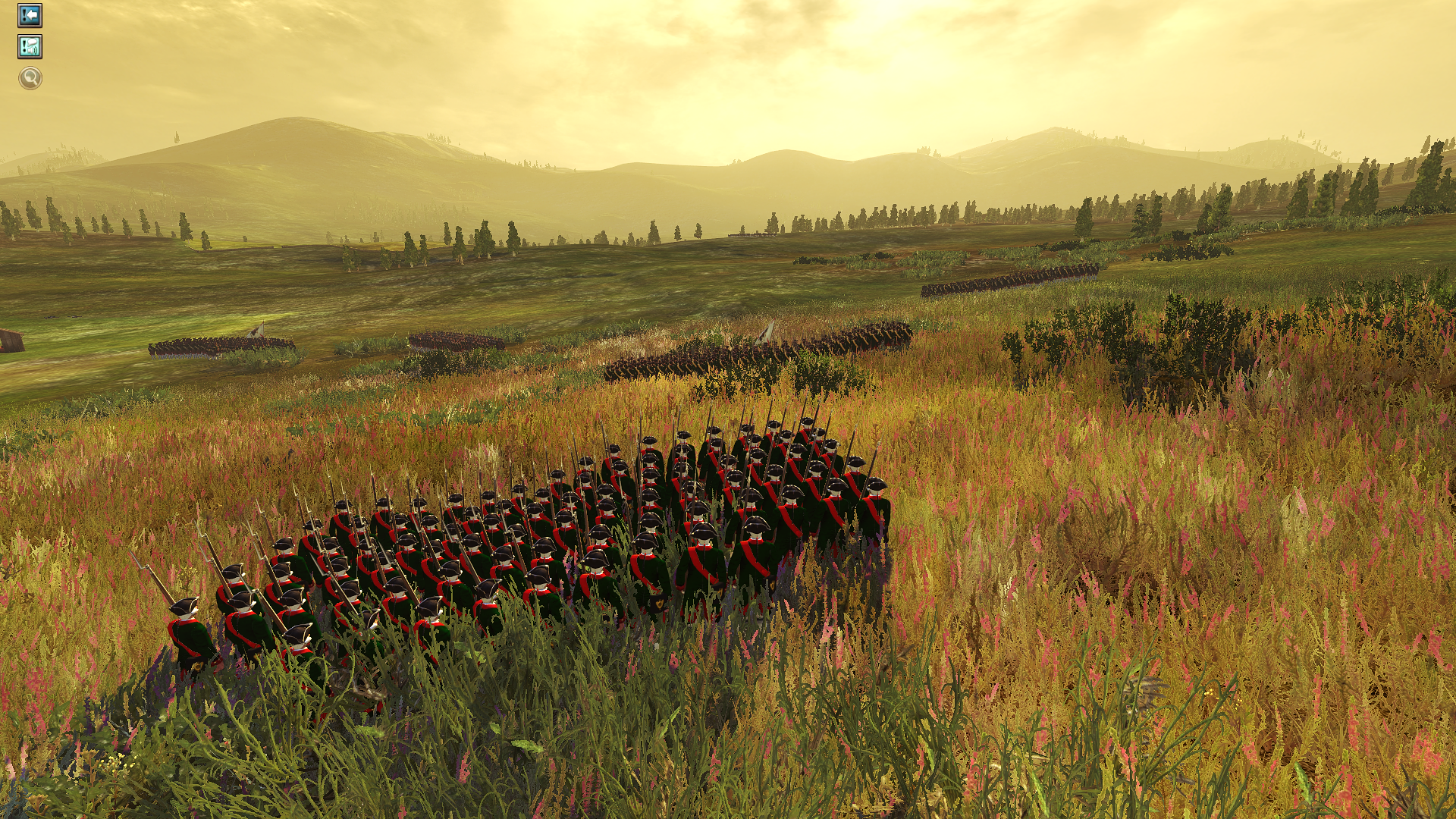Viewport: 1456px width, 819px height.
Task: Toggle the speech bubble and speaker button
Action: [30, 47]
